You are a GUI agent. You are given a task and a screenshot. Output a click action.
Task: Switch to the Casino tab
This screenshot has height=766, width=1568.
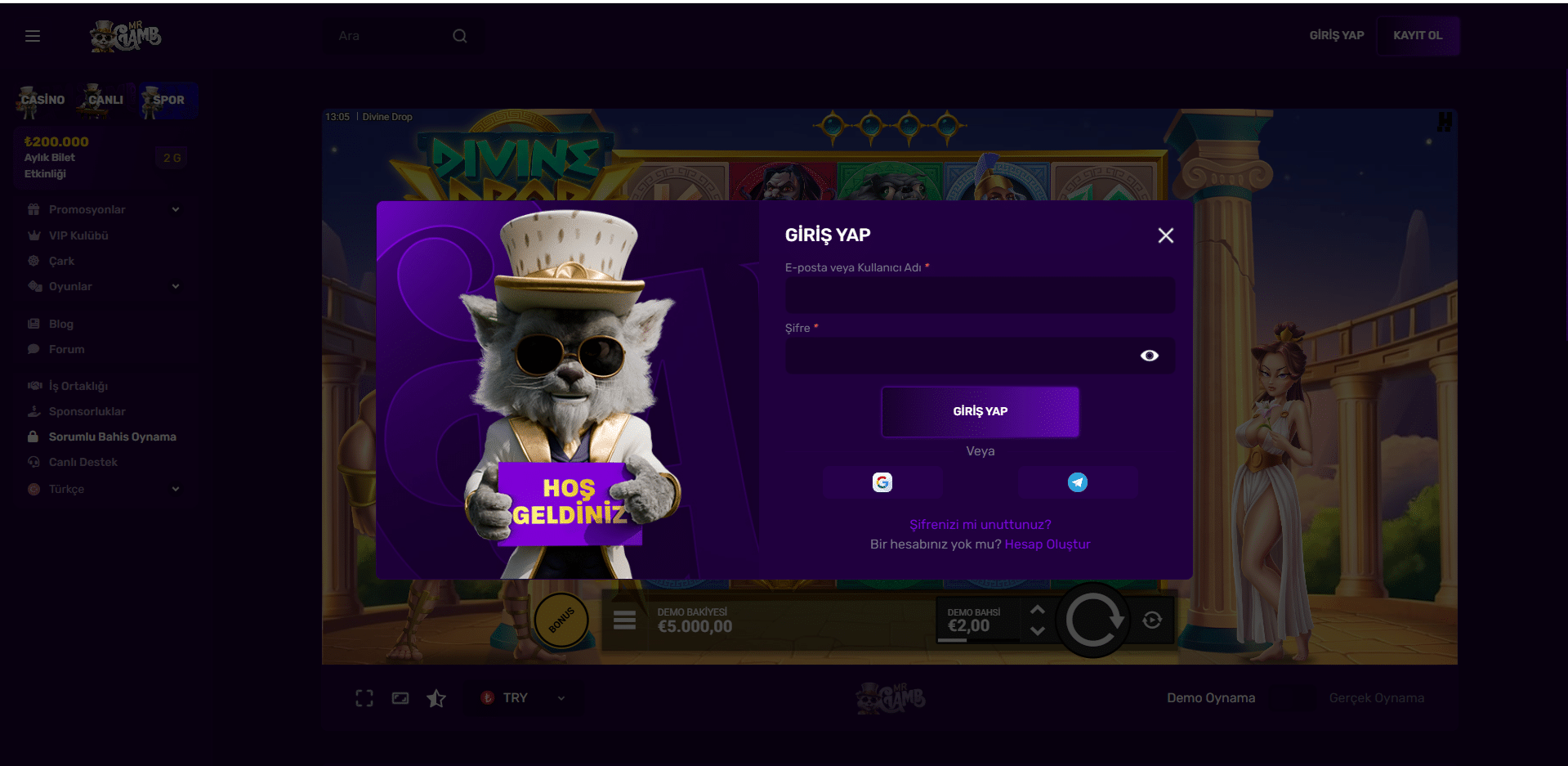click(x=42, y=100)
